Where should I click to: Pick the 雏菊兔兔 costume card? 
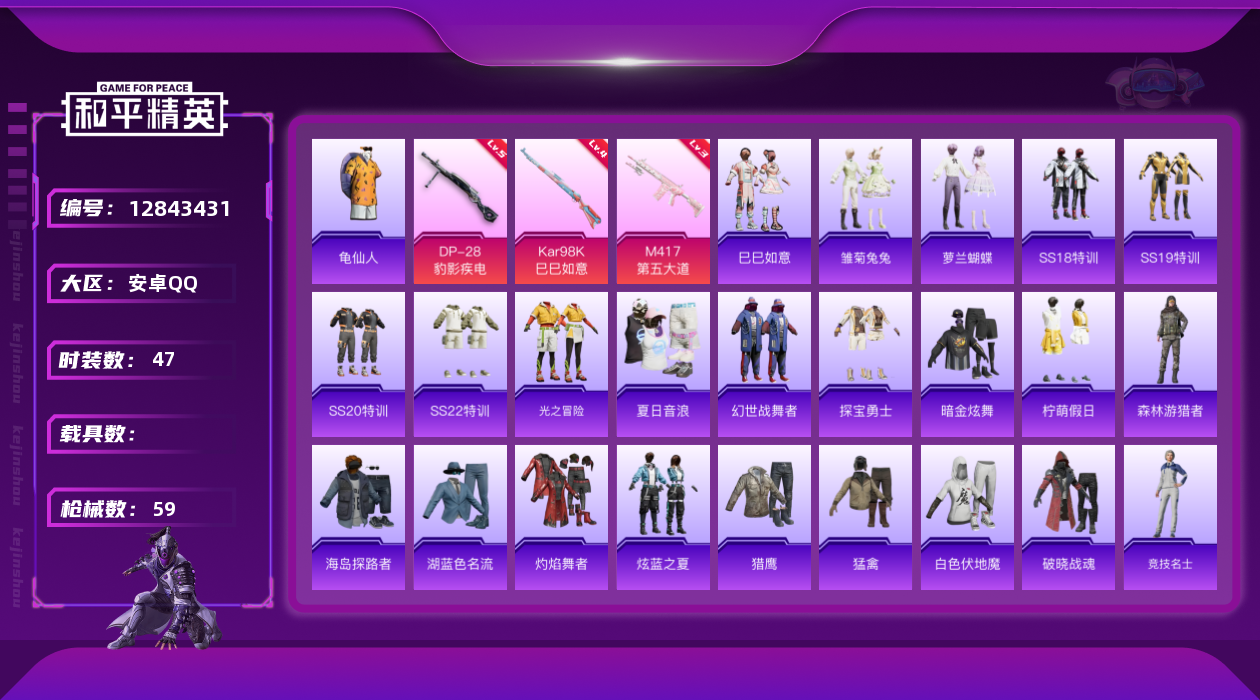pos(865,211)
